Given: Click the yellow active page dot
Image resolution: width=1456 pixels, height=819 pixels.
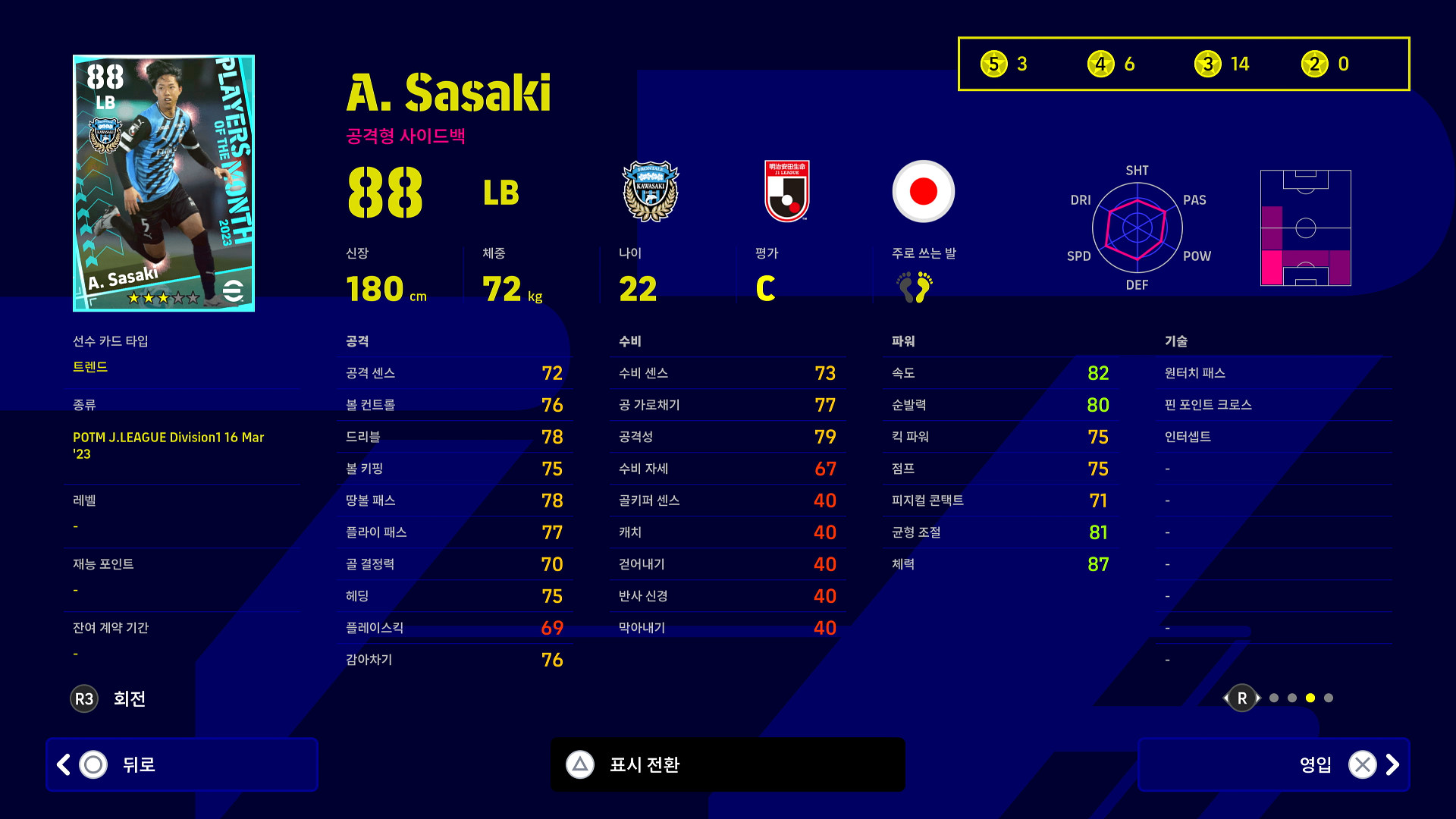Looking at the screenshot, I should [1310, 698].
